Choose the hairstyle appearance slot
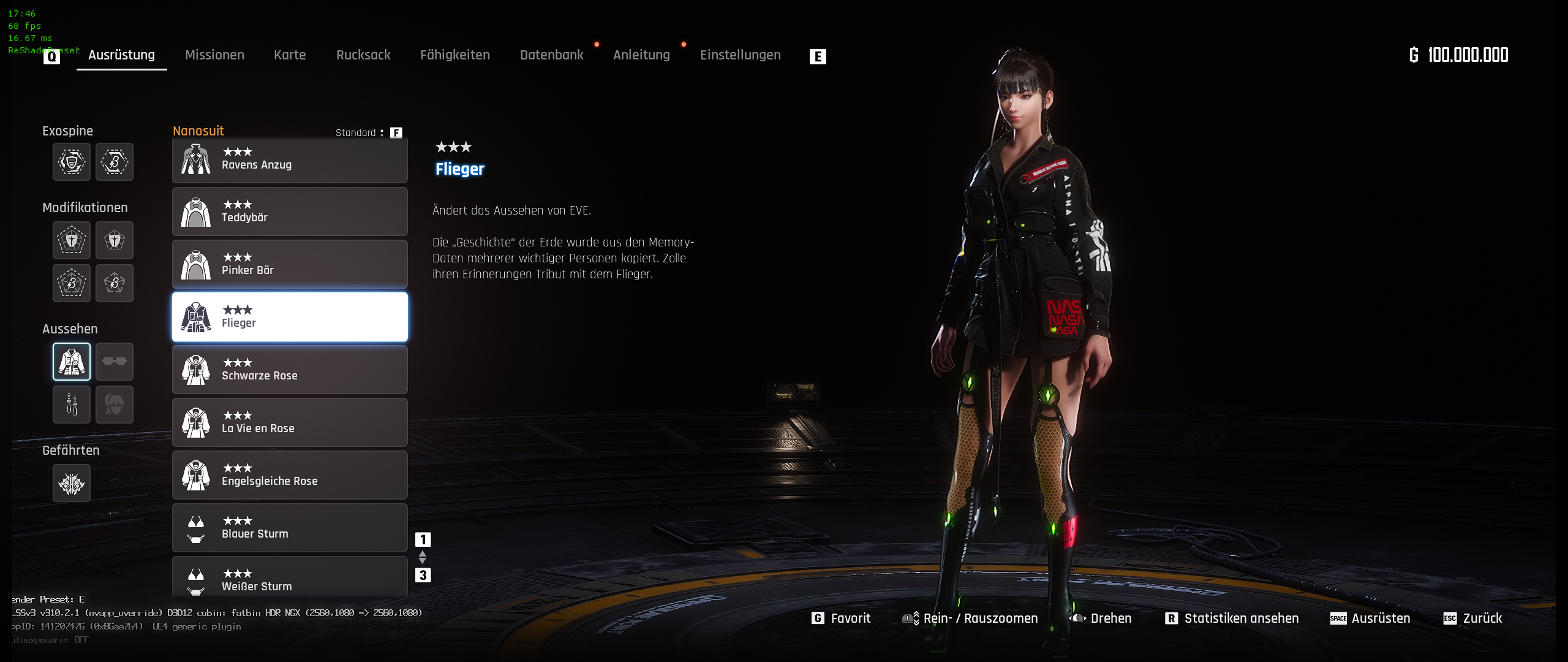1568x662 pixels. click(115, 405)
